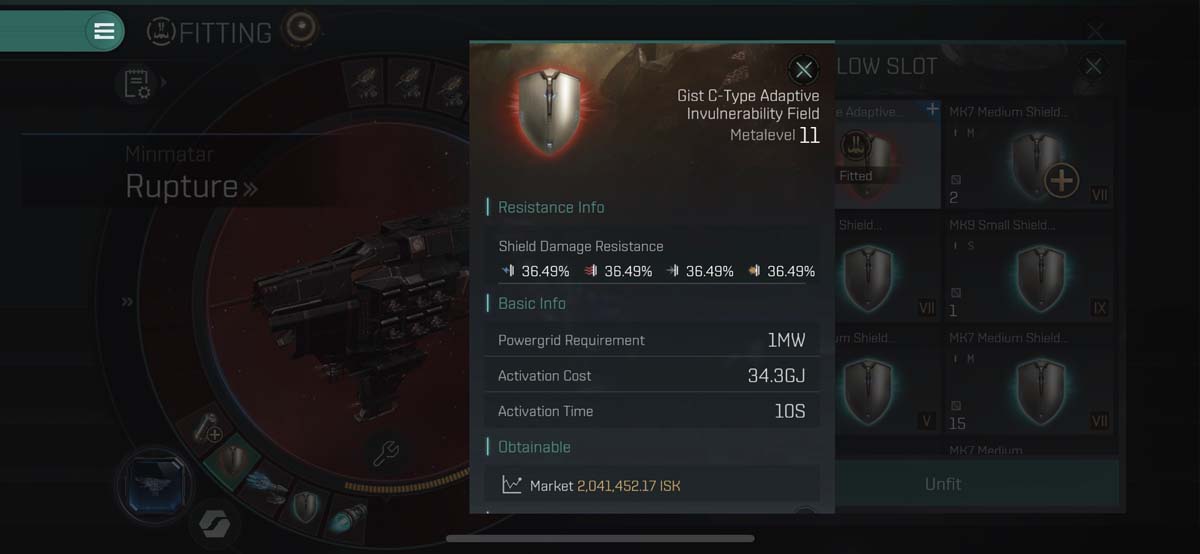This screenshot has height=554, width=1200.
Task: Choose the empty slot with plus sign
Action: 207,430
